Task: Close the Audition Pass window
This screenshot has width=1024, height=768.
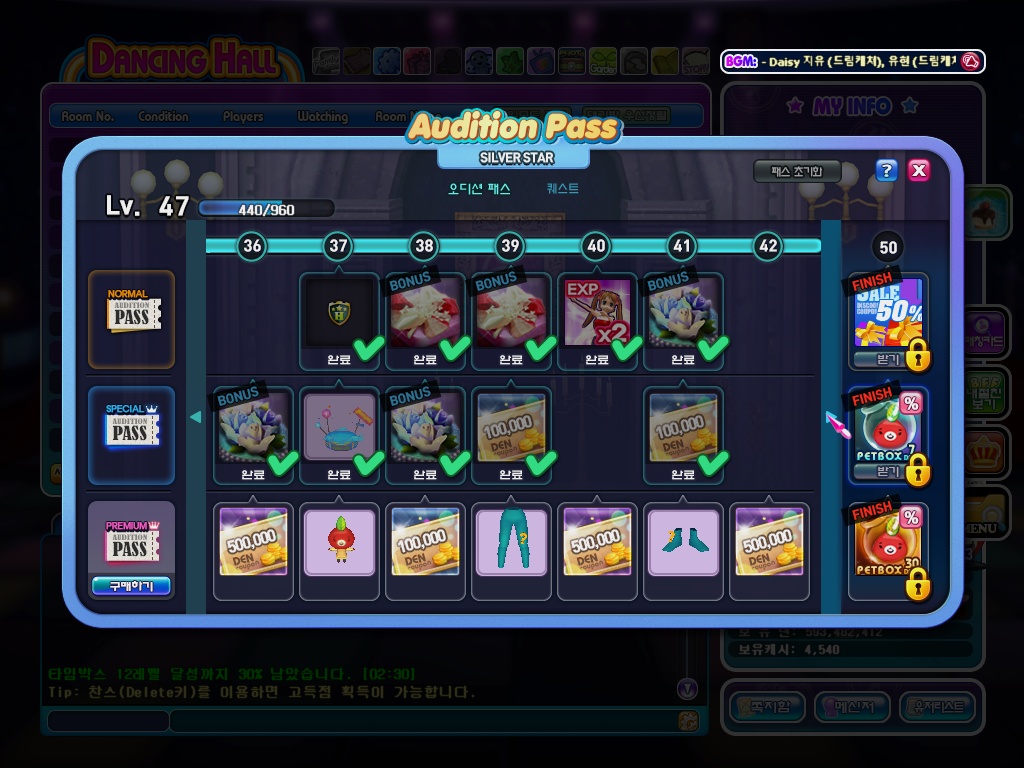Action: tap(919, 170)
